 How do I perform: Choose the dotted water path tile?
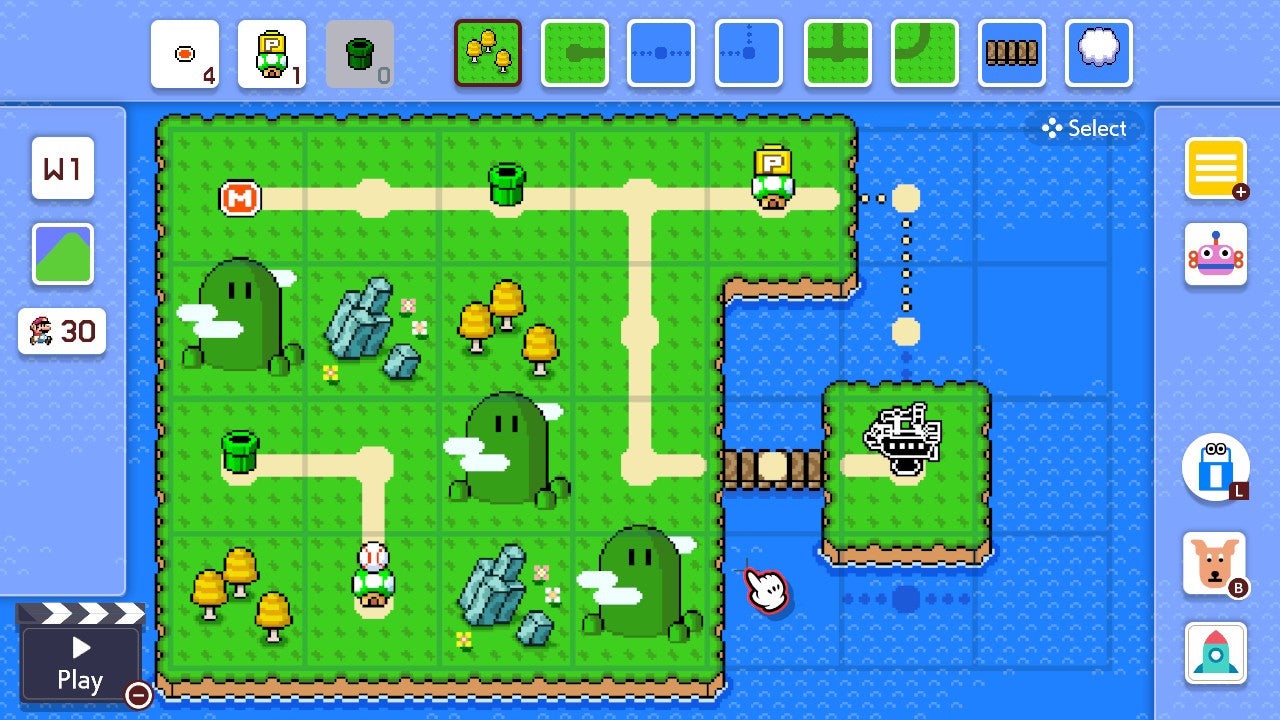click(x=661, y=55)
